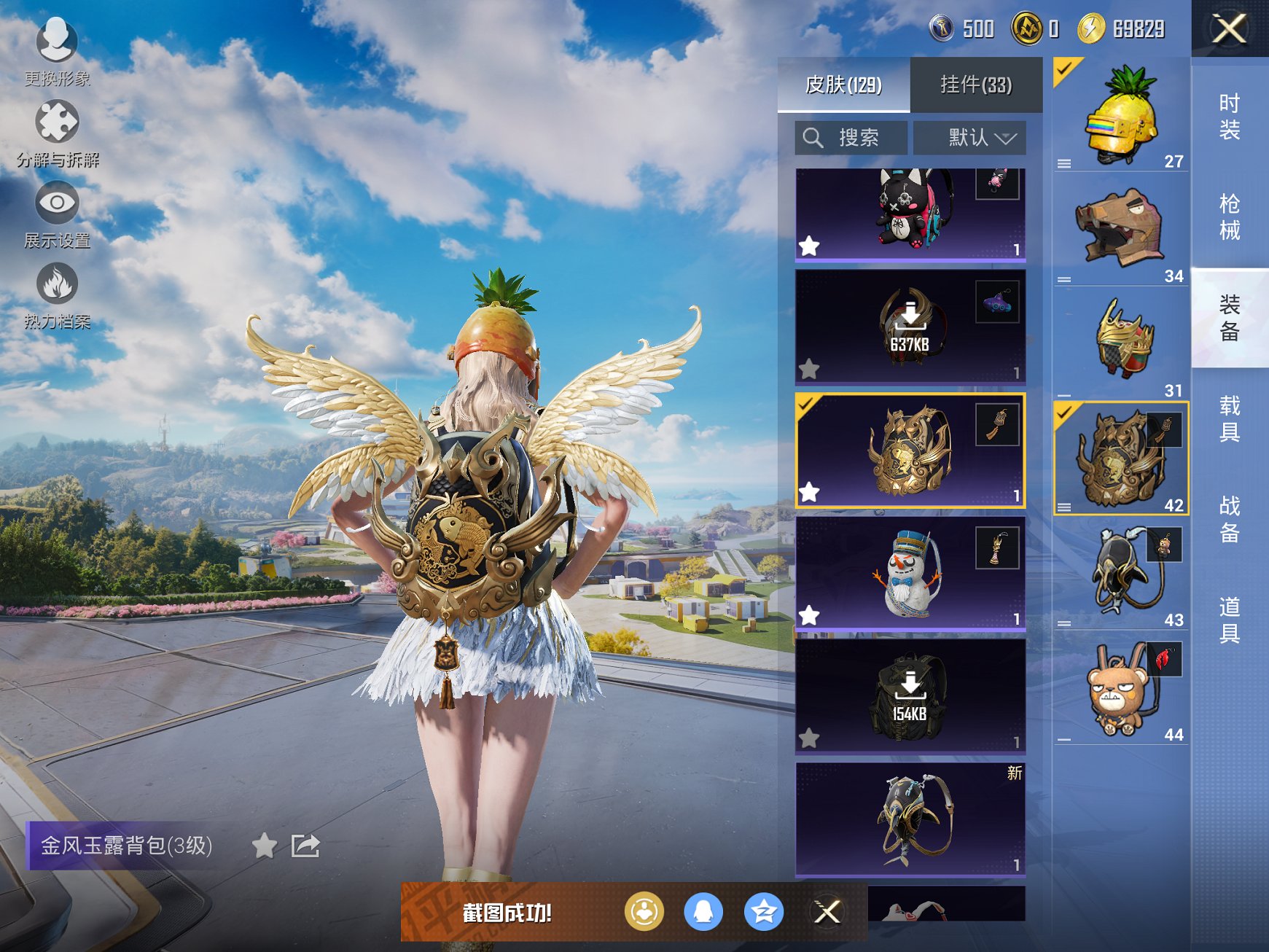Viewport: 1269px width, 952px height.
Task: Select the new backpack skin marked 新
Action: pos(910,819)
